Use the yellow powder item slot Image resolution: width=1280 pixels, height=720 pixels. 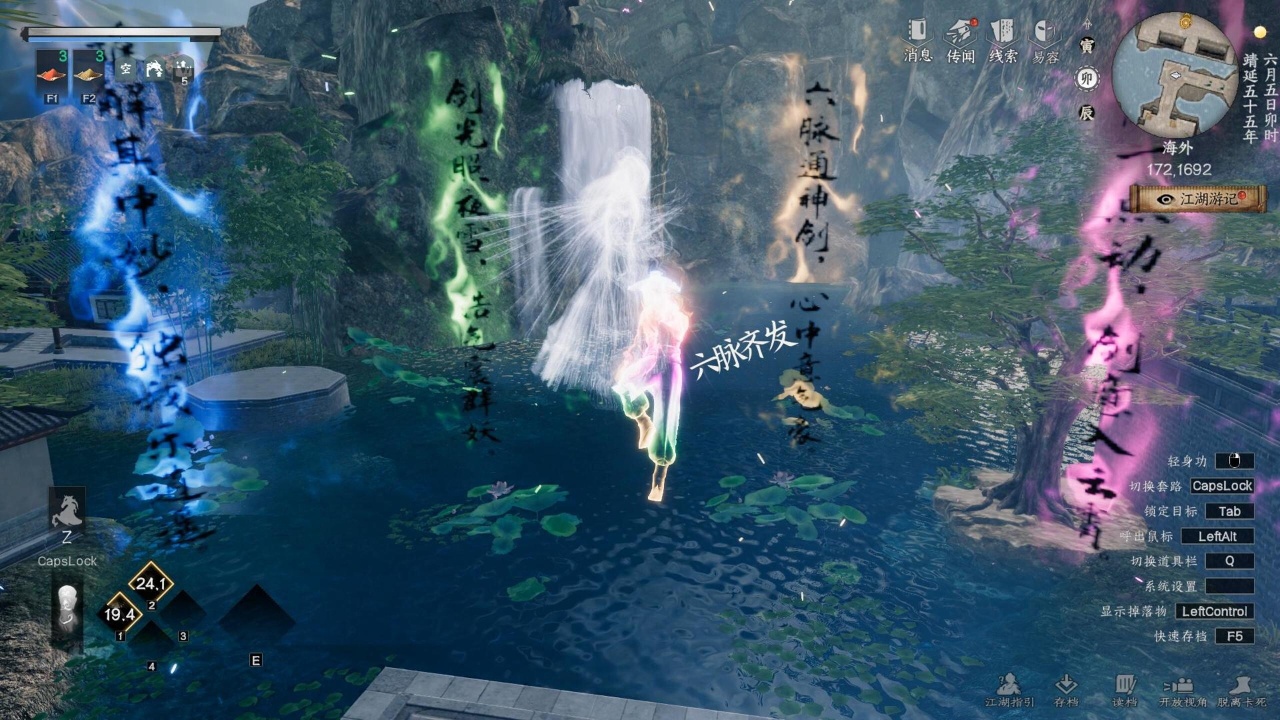click(x=88, y=68)
